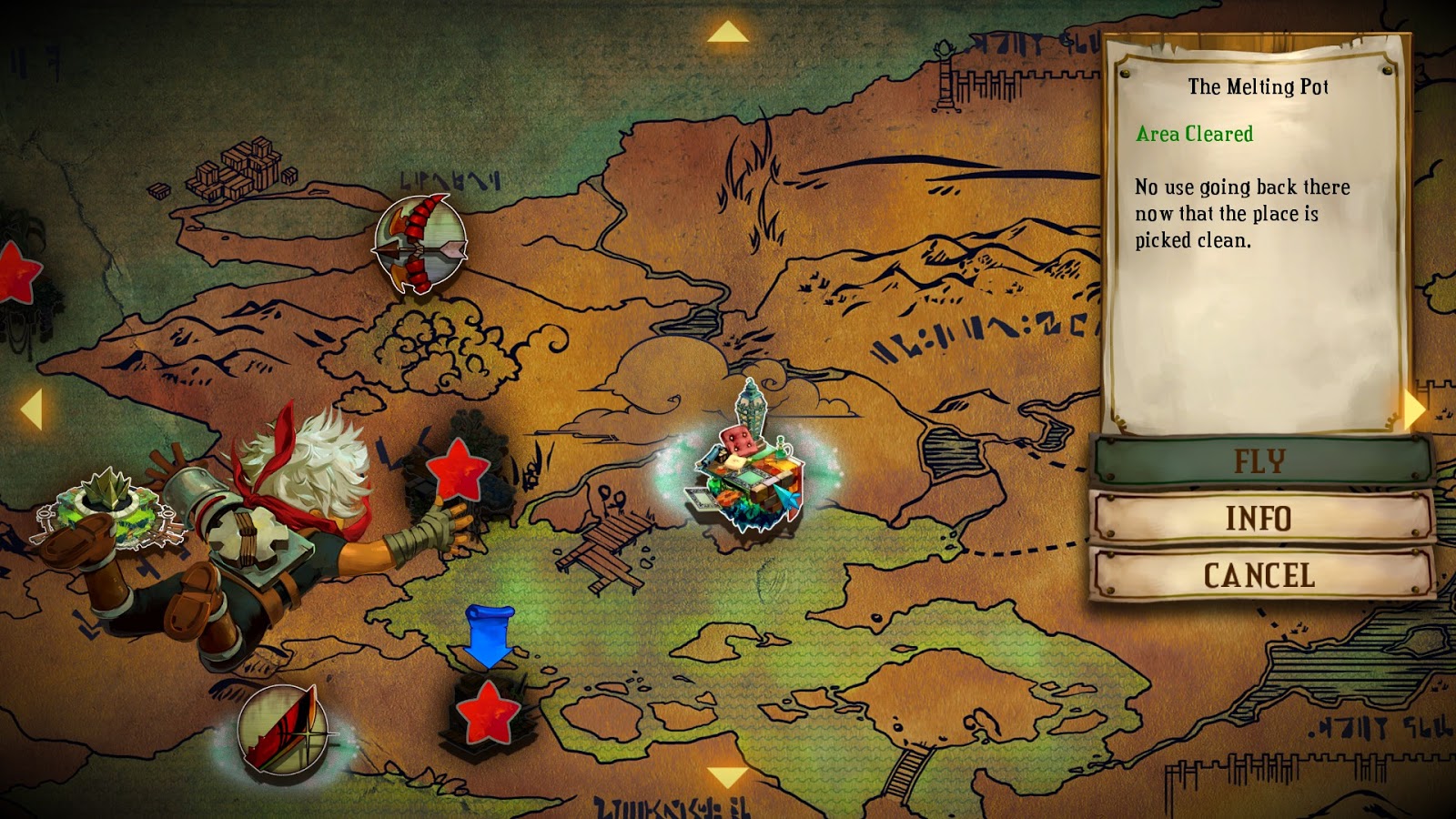Move the map view with the right arrow
The image size is (1456, 819).
click(x=1414, y=409)
